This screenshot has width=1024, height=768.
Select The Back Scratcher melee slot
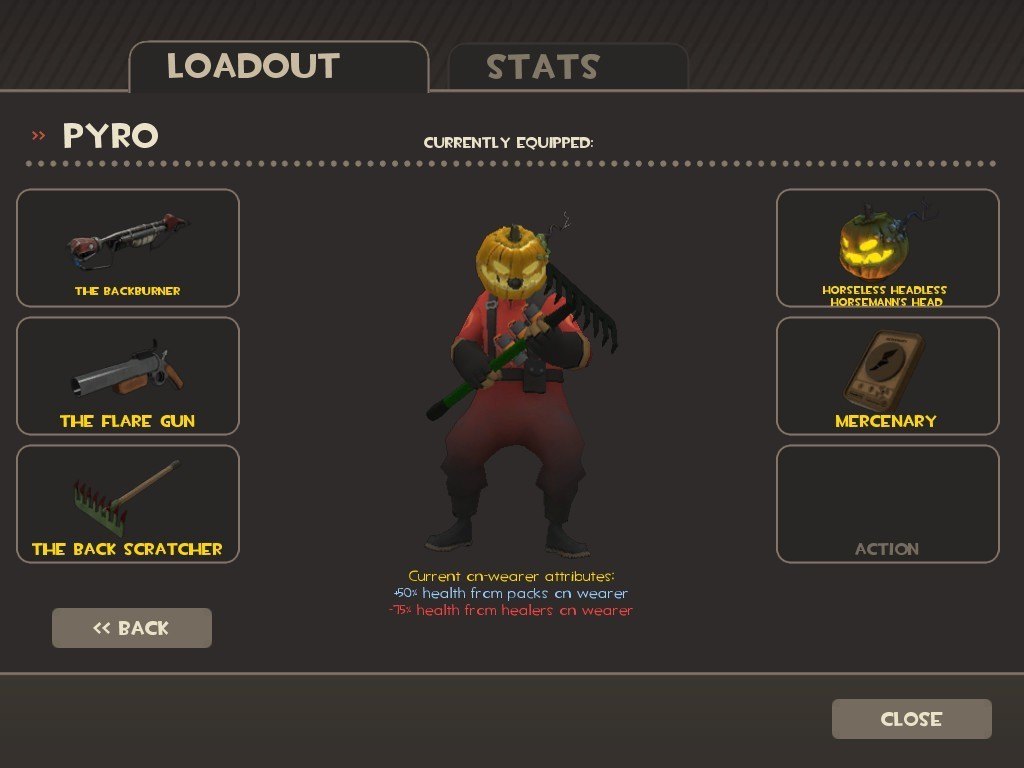click(x=128, y=504)
